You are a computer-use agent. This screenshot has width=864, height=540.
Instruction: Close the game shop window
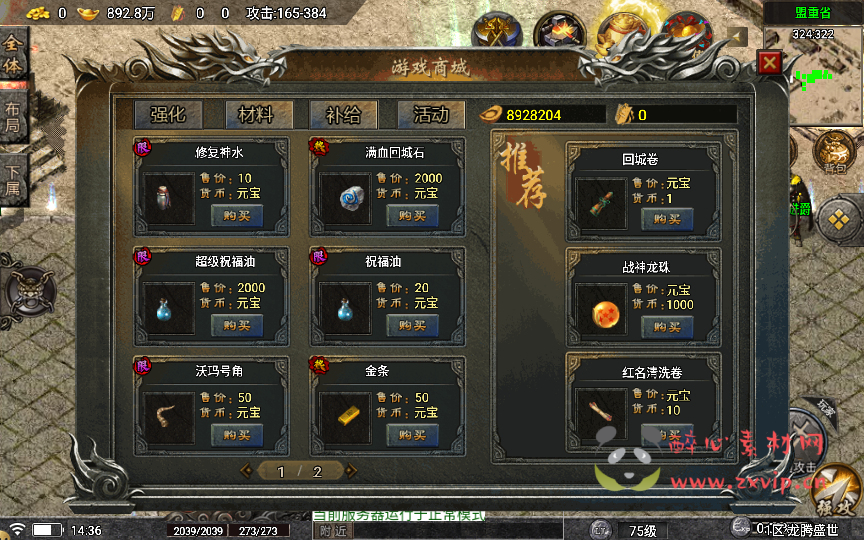pos(769,63)
